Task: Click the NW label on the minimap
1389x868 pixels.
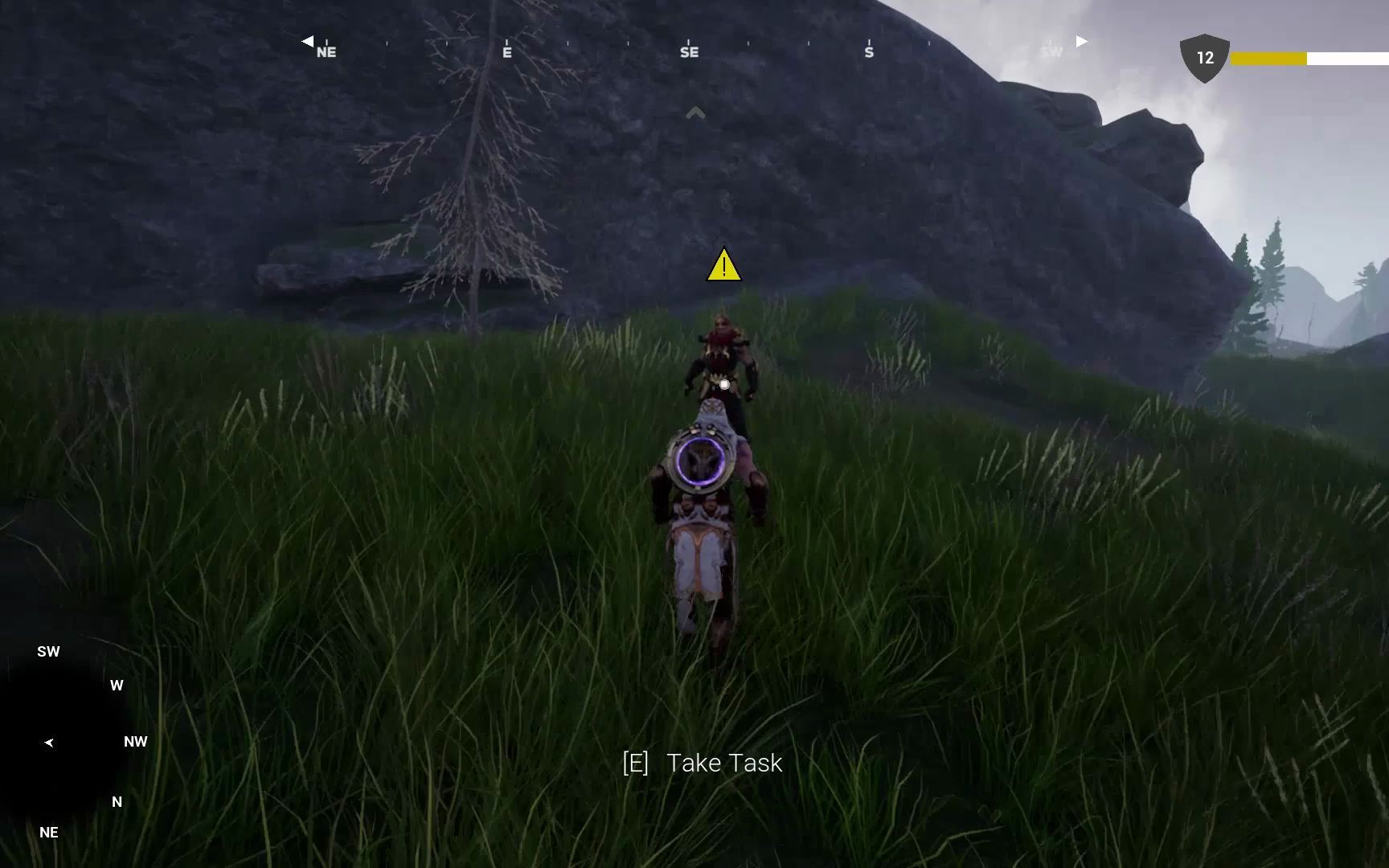Action: 135,741
